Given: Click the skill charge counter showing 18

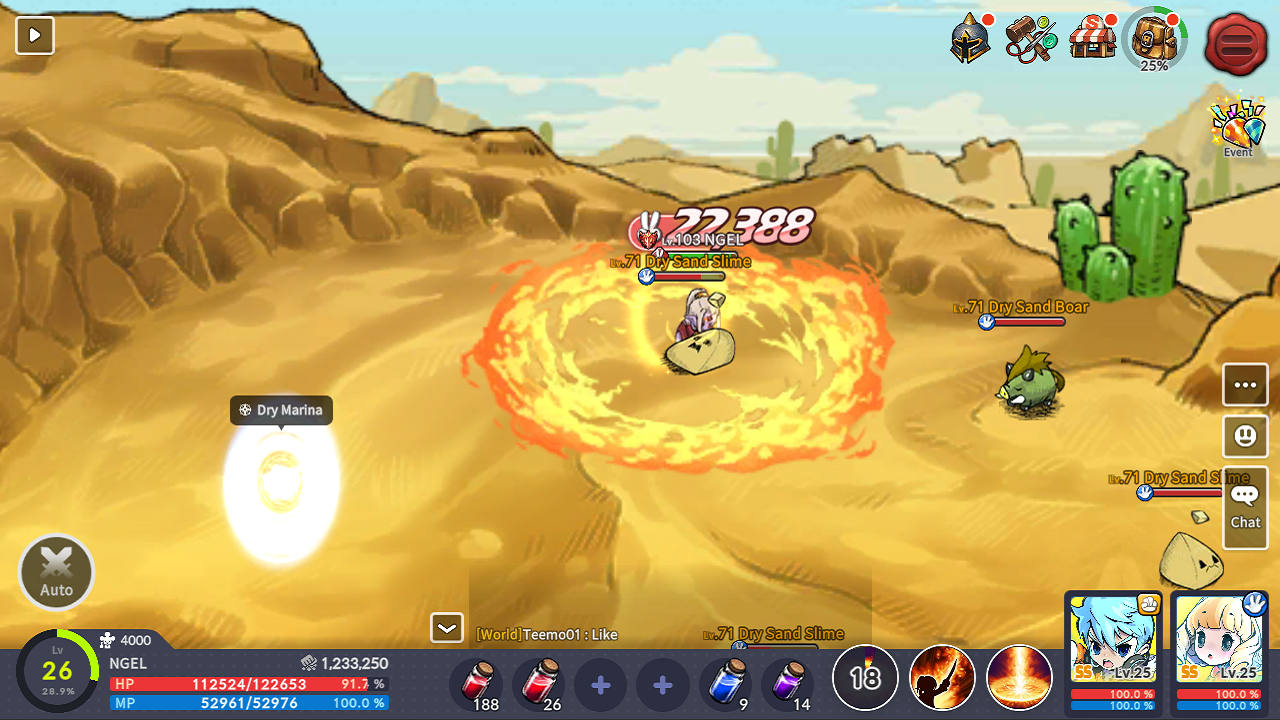Looking at the screenshot, I should pos(864,677).
